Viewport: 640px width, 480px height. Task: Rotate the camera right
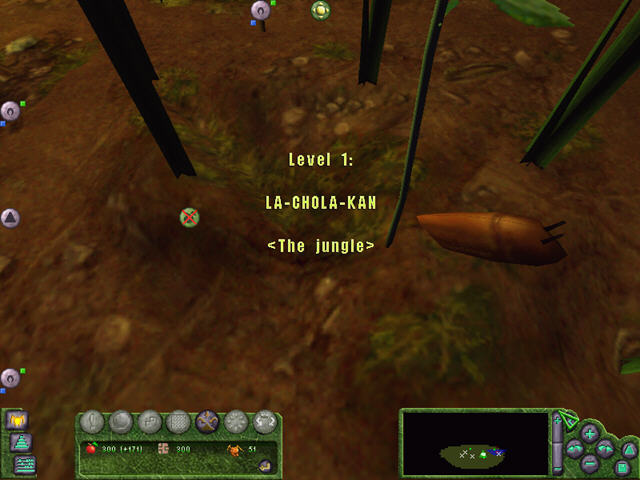[605, 448]
